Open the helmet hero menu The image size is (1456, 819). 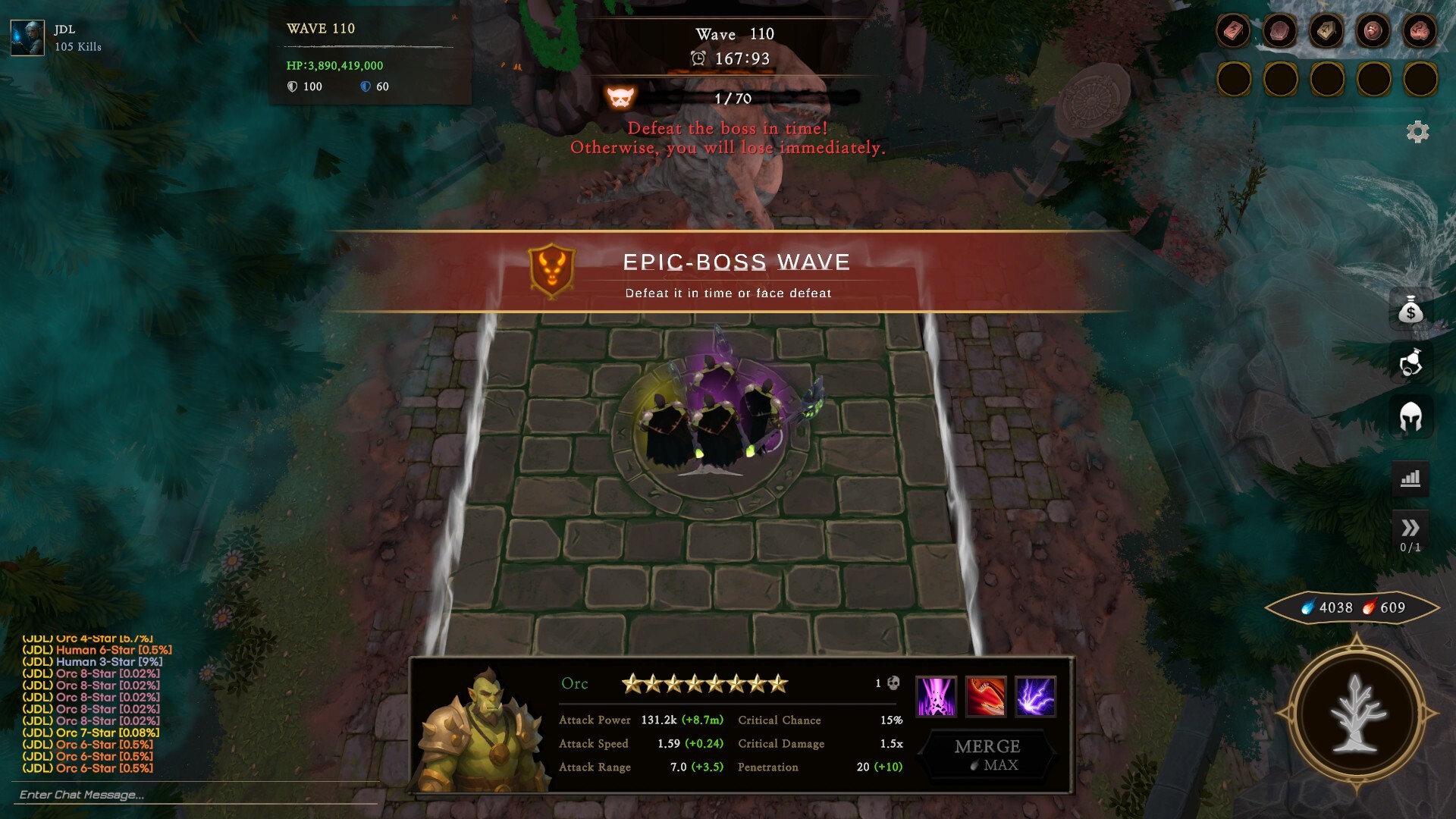(x=1410, y=416)
